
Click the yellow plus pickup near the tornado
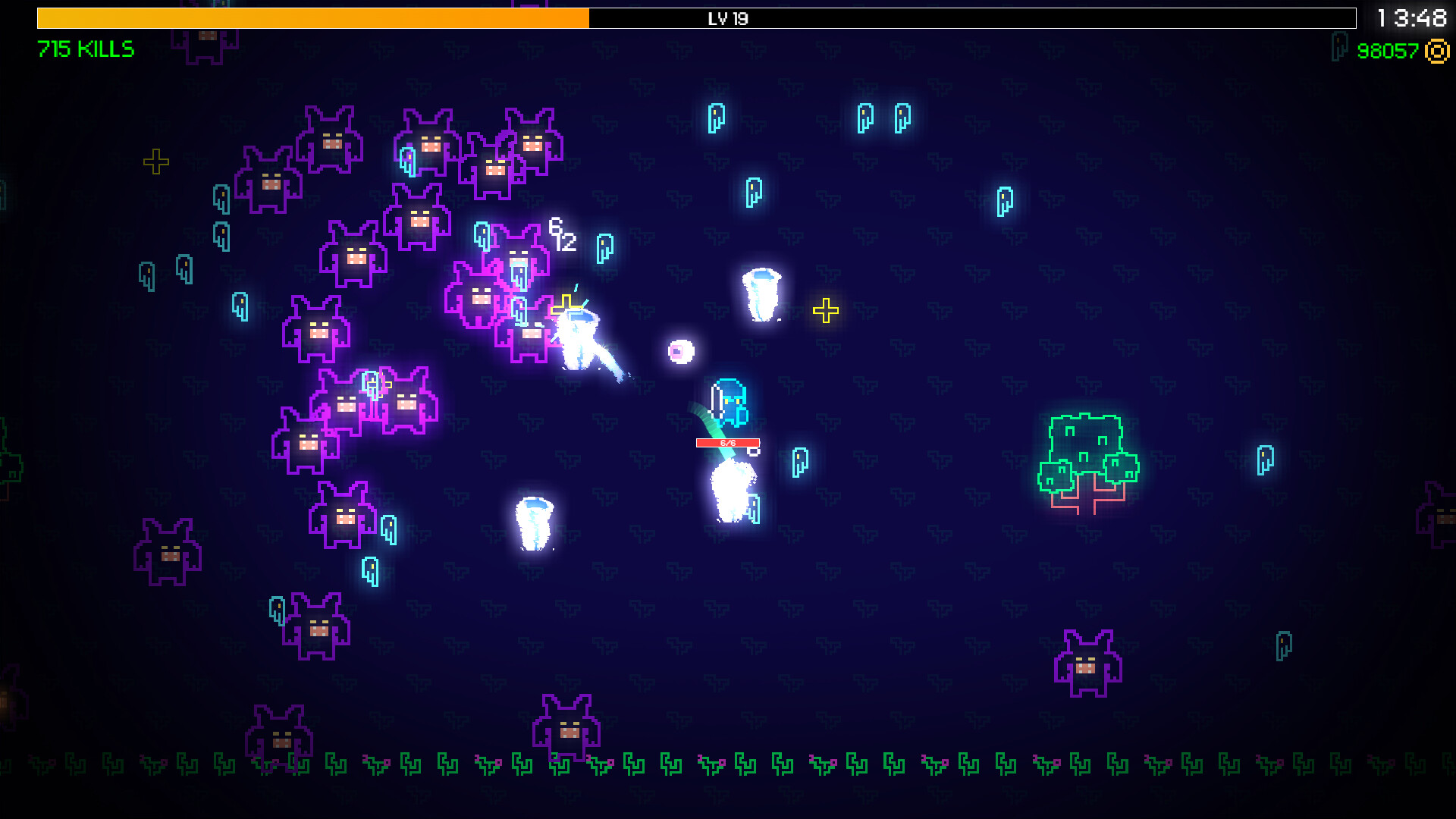click(x=827, y=309)
